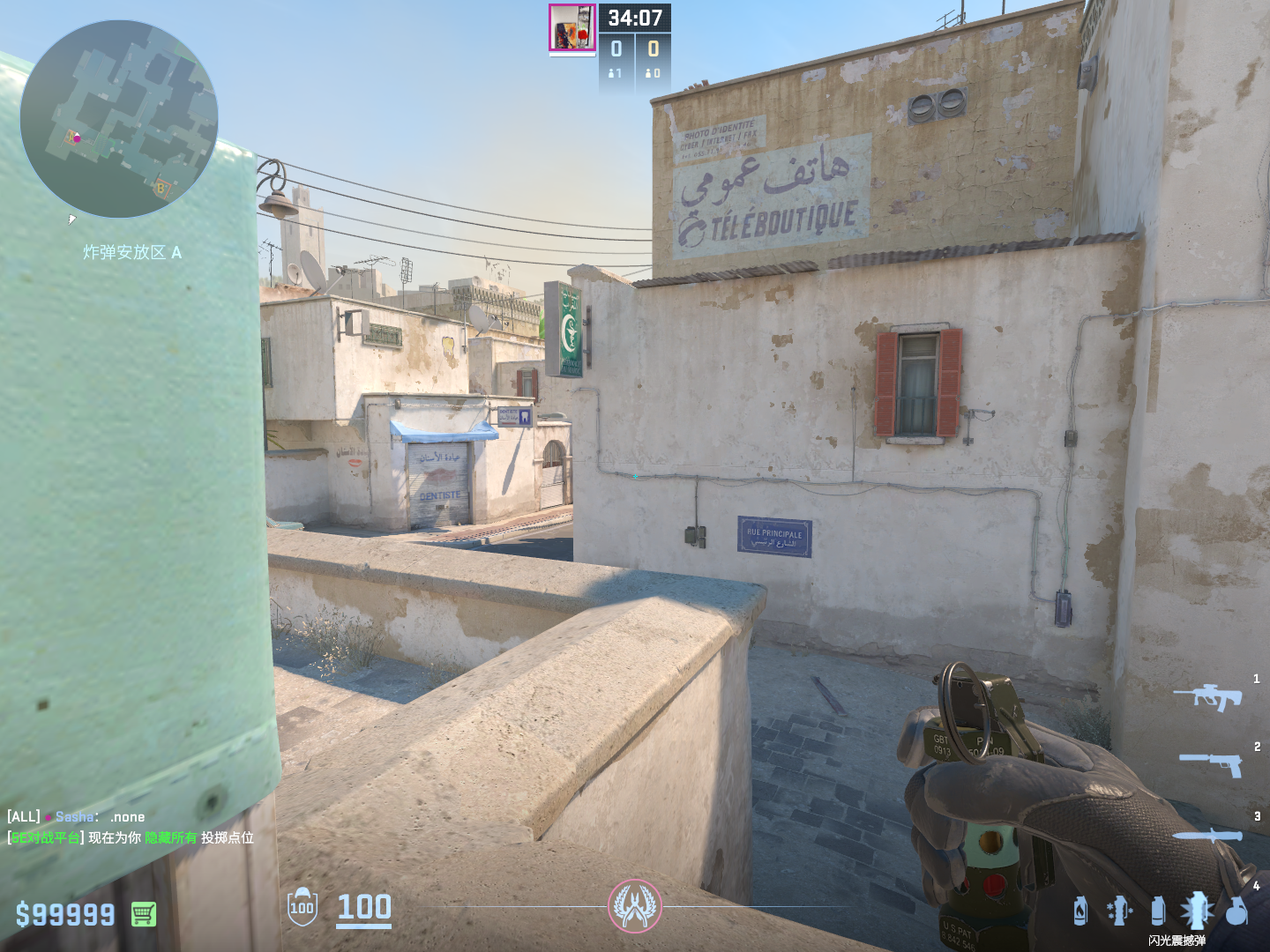Open the green shopping cart buy menu
The height and width of the screenshot is (952, 1270).
point(144,914)
